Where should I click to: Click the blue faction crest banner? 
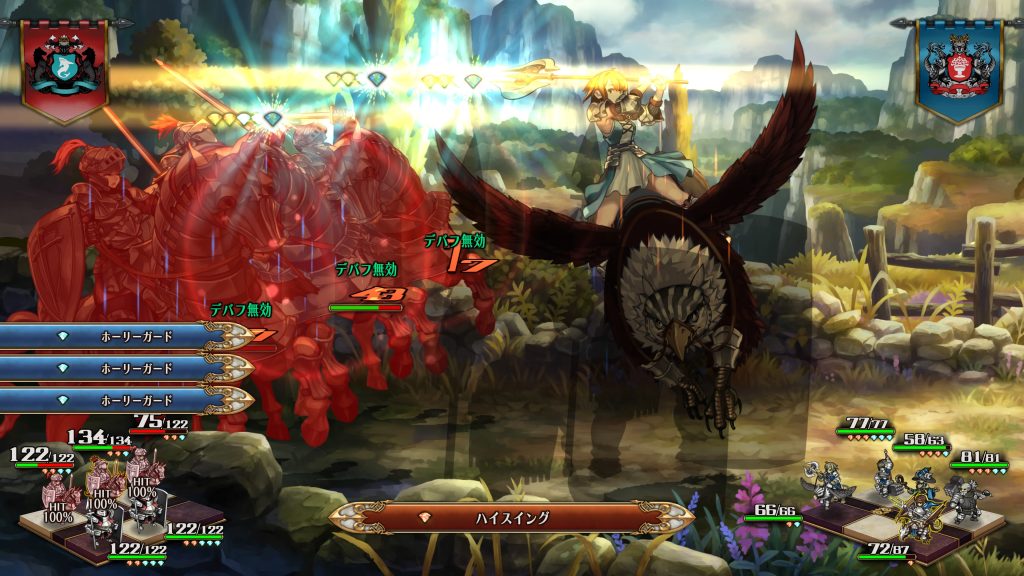pyautogui.click(x=958, y=68)
